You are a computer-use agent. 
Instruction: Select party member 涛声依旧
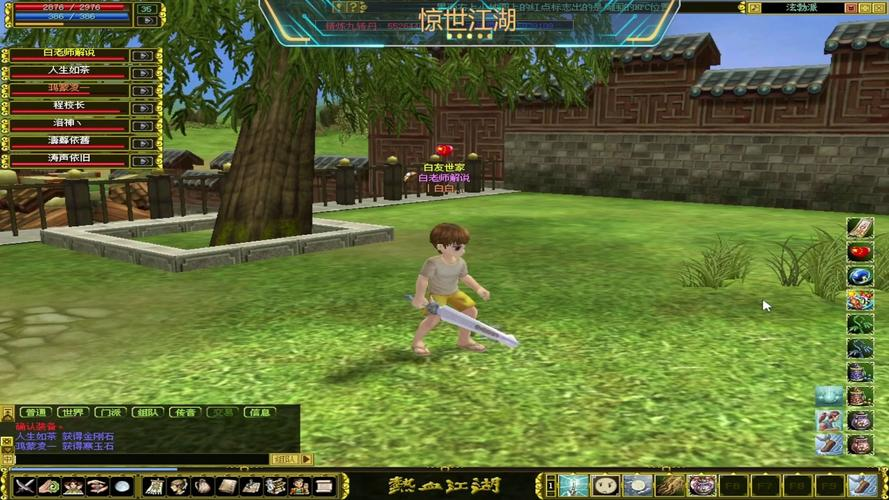69,160
